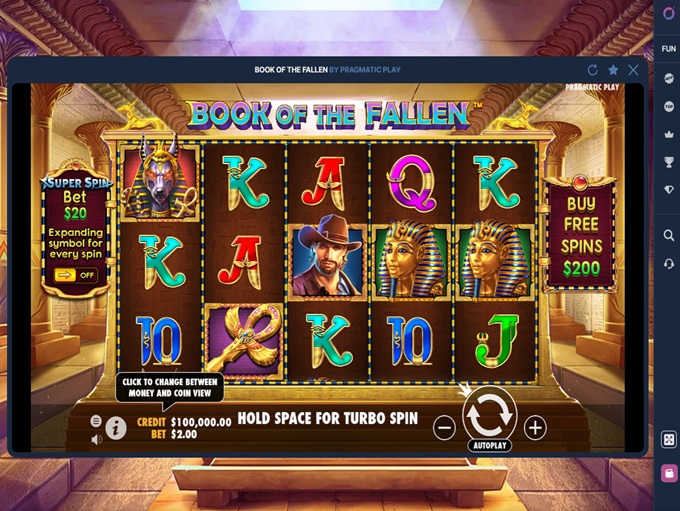680x511 pixels.
Task: Open the game info (i) button
Action: click(x=116, y=428)
